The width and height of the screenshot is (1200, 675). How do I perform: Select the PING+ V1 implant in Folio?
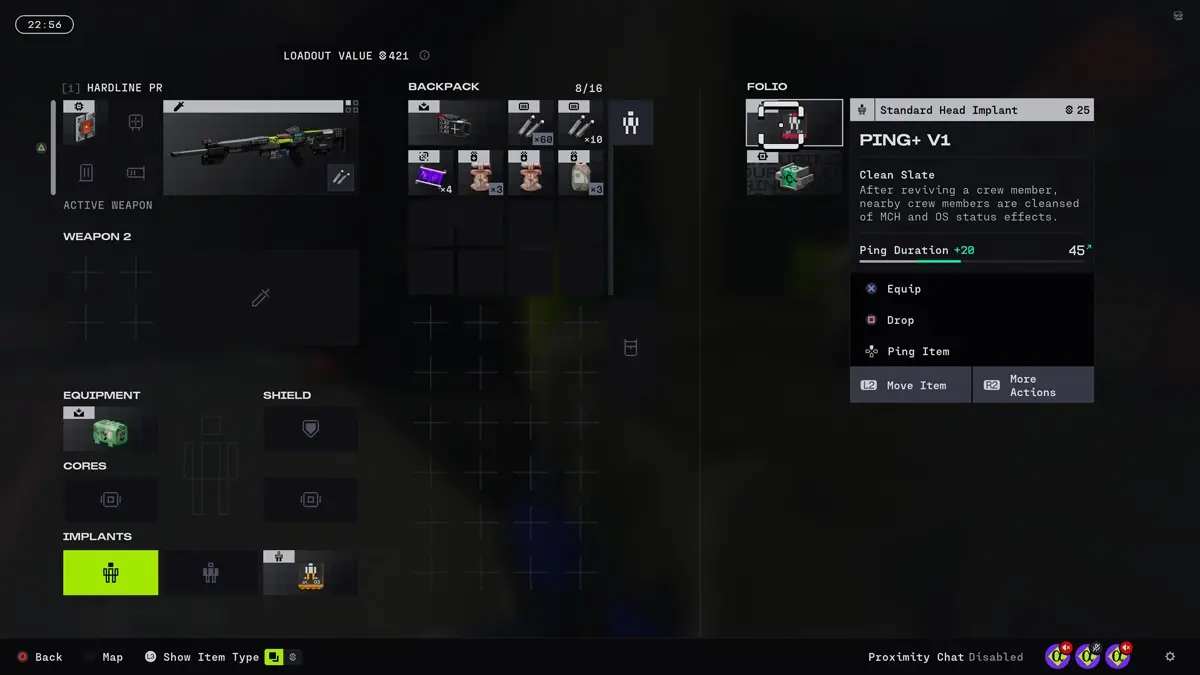pos(795,123)
